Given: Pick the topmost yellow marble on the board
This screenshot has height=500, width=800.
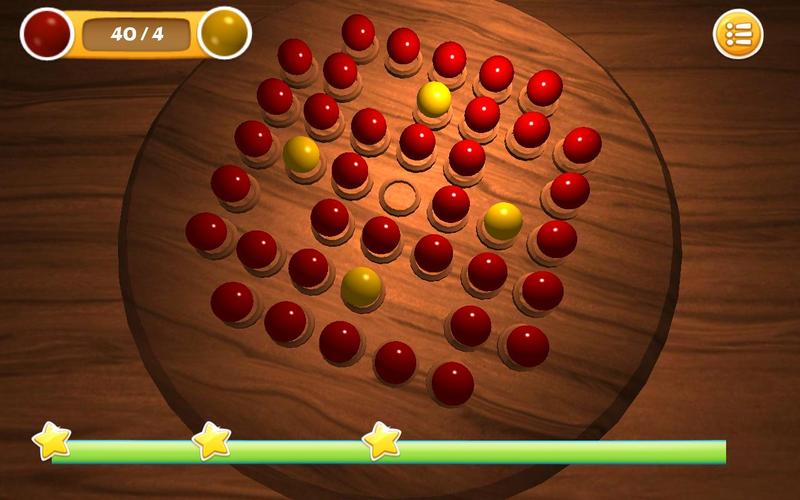Looking at the screenshot, I should pyautogui.click(x=434, y=99).
